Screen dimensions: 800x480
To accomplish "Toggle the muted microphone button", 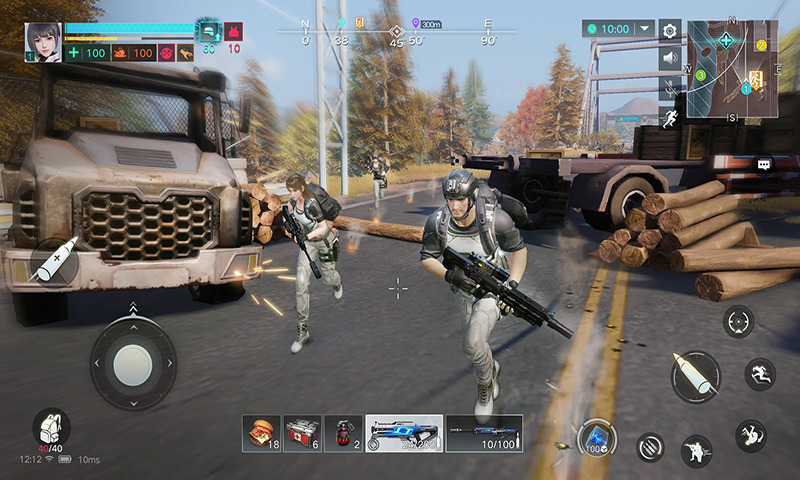I will [670, 88].
